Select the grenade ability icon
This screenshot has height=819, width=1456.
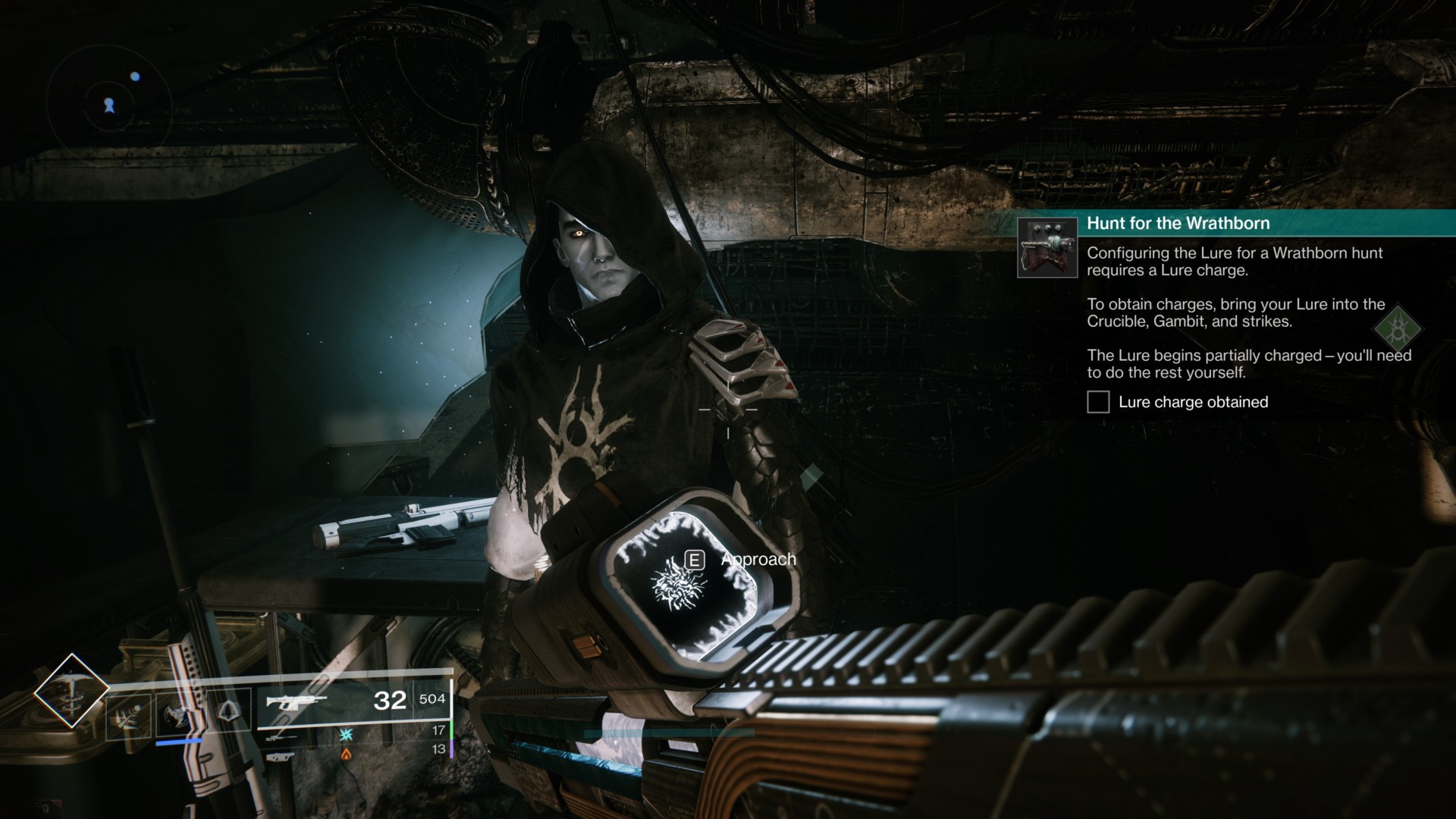pyautogui.click(x=128, y=714)
